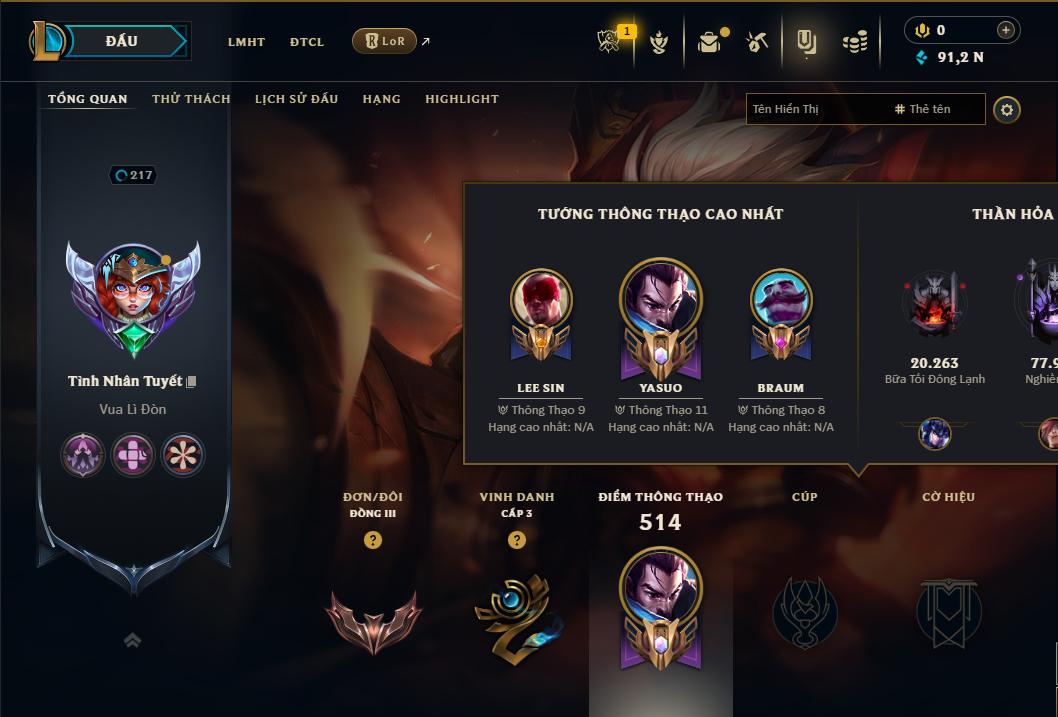
Task: Switch to the THỬ THÁCH tab
Action: point(191,99)
